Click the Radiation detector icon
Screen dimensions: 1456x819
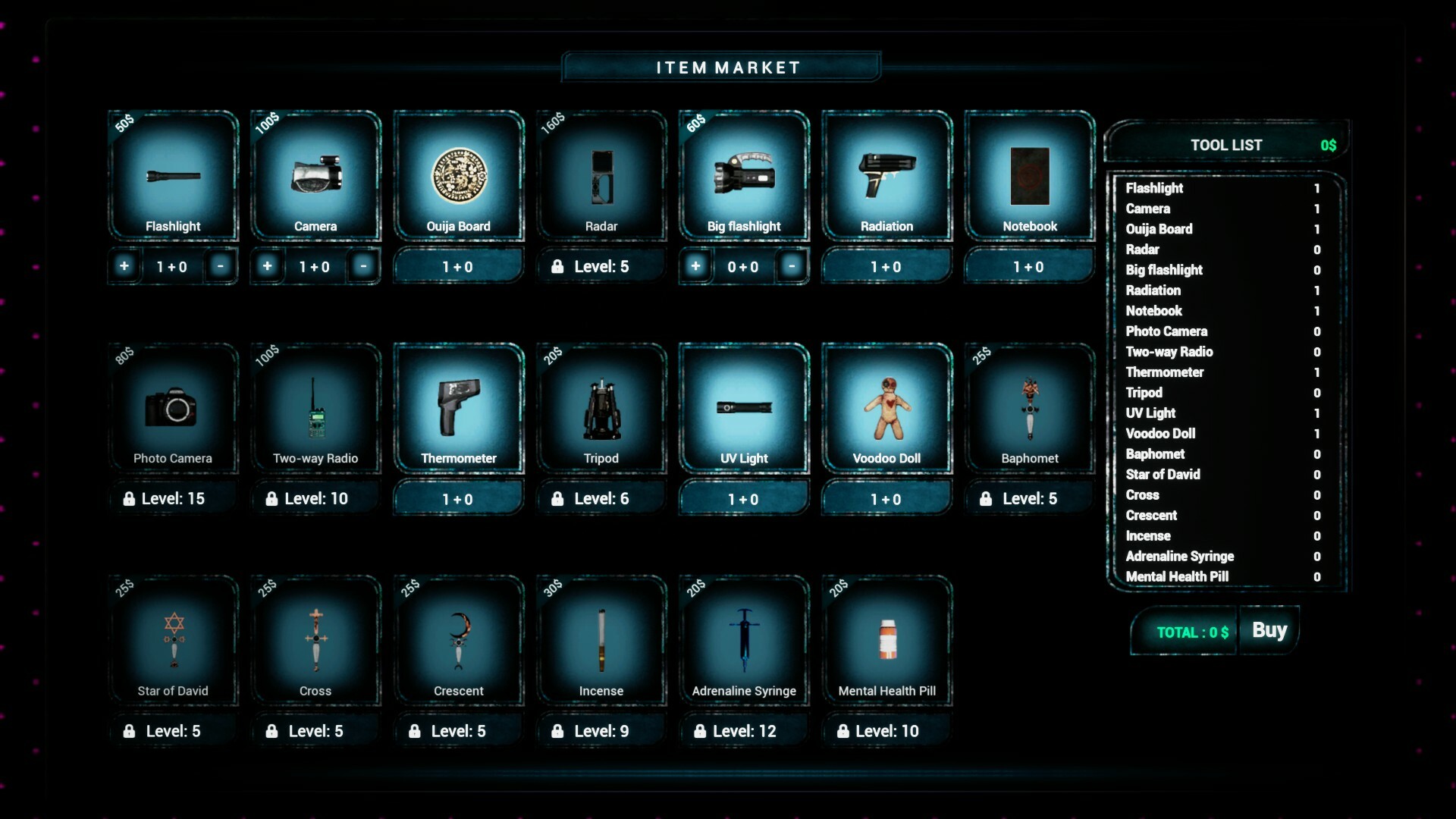click(x=887, y=176)
